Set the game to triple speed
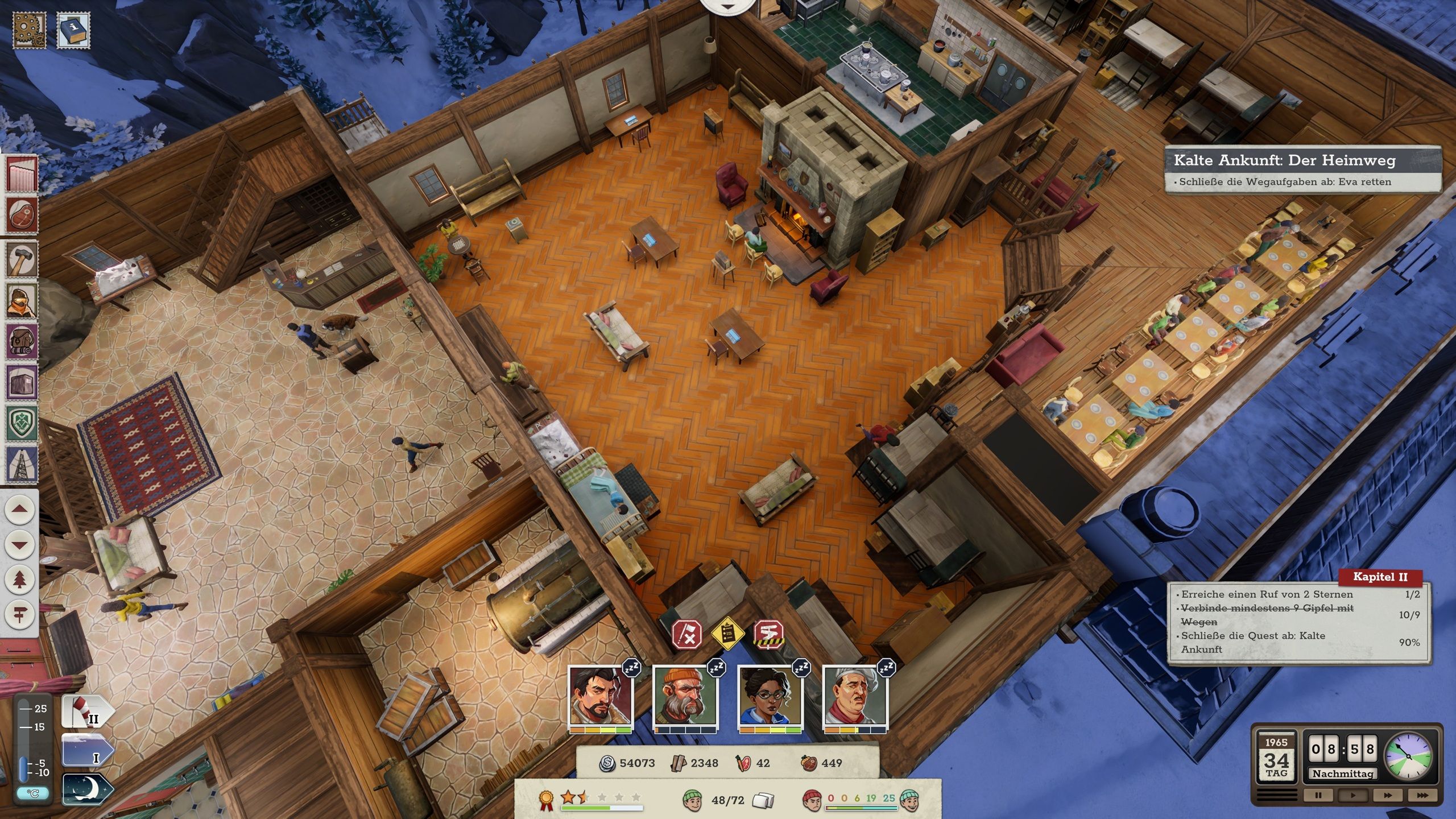 (x=1422, y=795)
